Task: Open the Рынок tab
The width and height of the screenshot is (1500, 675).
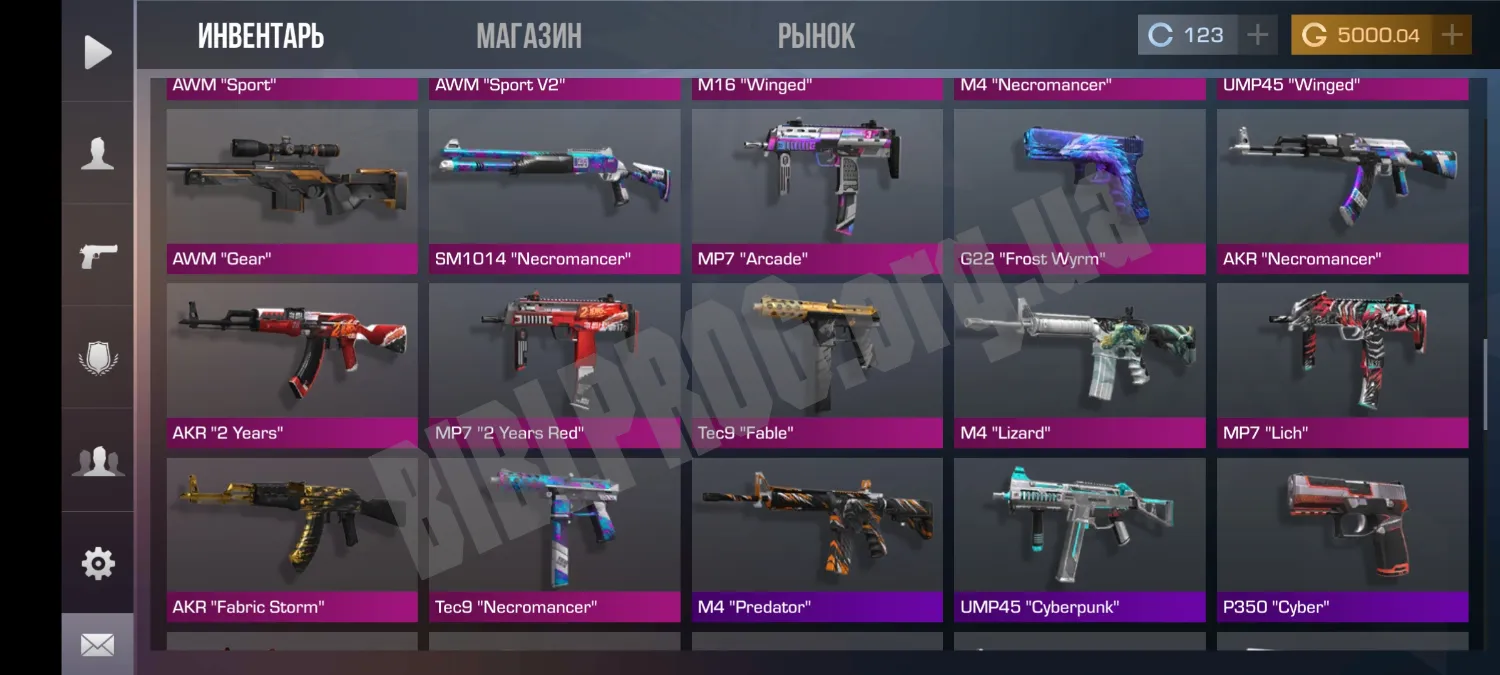Action: [816, 37]
